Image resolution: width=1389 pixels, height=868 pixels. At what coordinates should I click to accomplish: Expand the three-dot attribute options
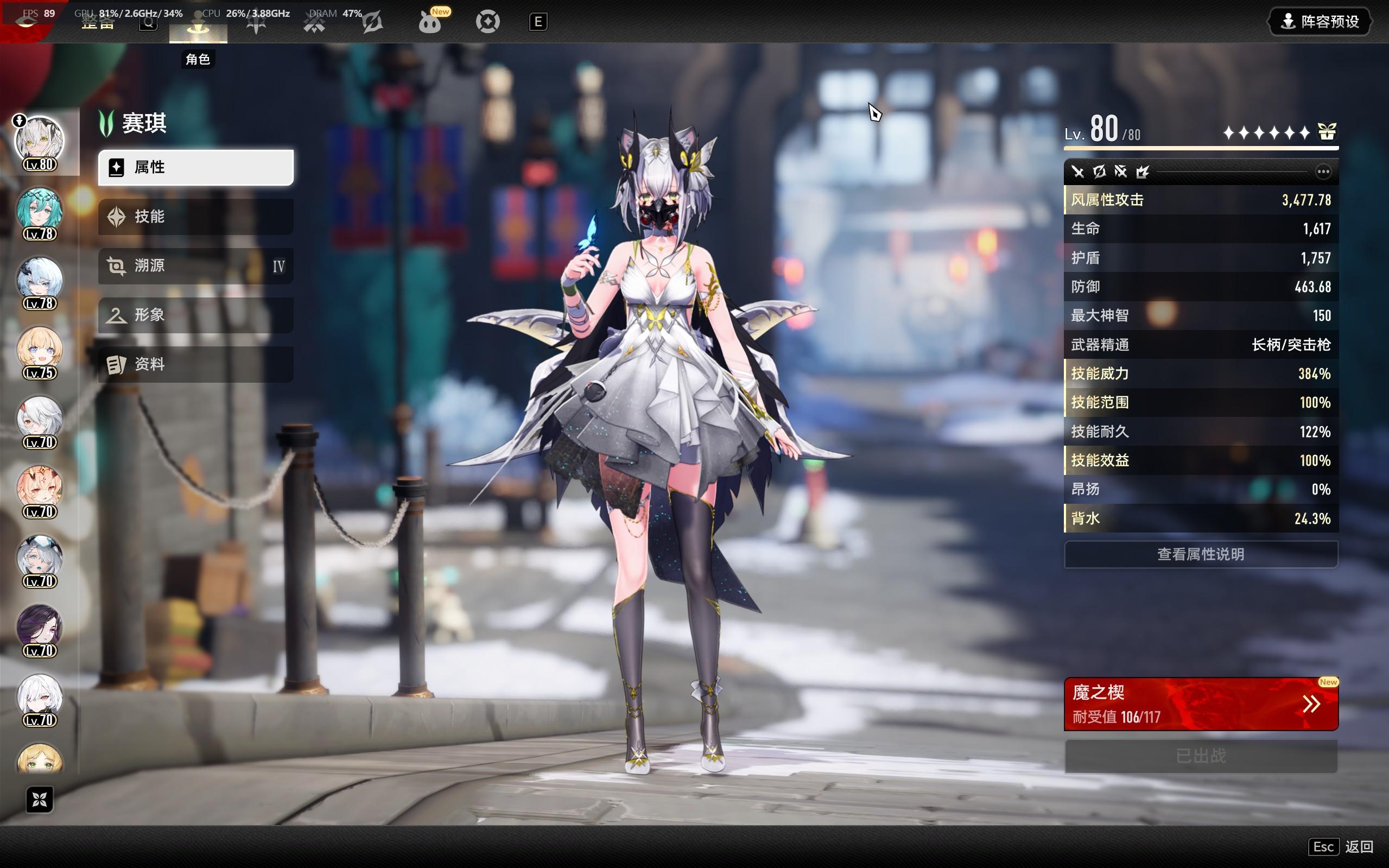1323,172
